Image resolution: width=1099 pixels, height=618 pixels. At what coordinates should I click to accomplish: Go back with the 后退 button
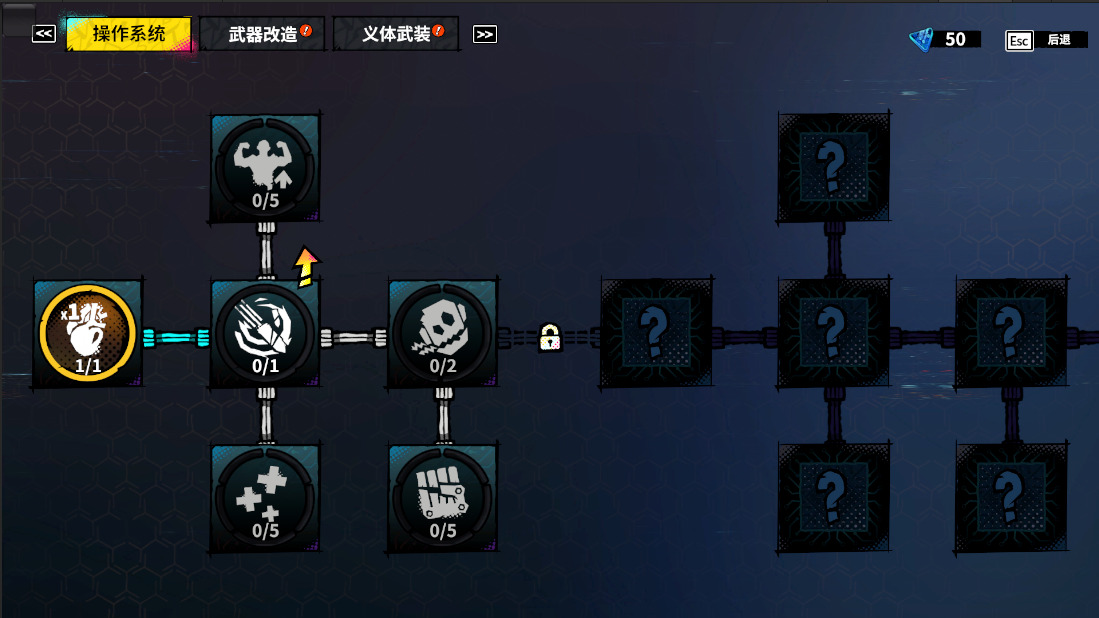(1046, 40)
